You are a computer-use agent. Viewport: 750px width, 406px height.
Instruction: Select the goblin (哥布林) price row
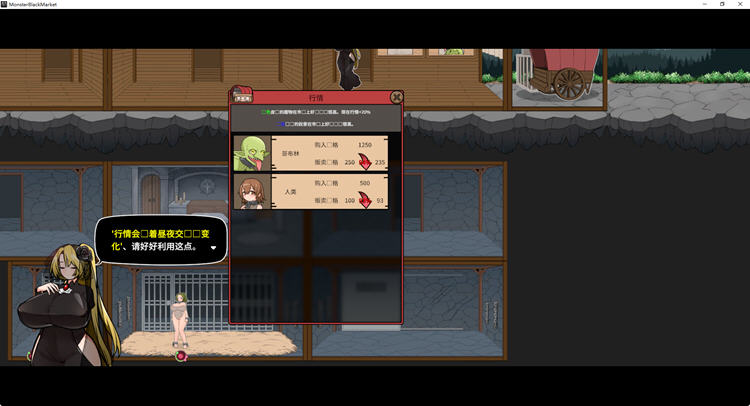pos(310,152)
